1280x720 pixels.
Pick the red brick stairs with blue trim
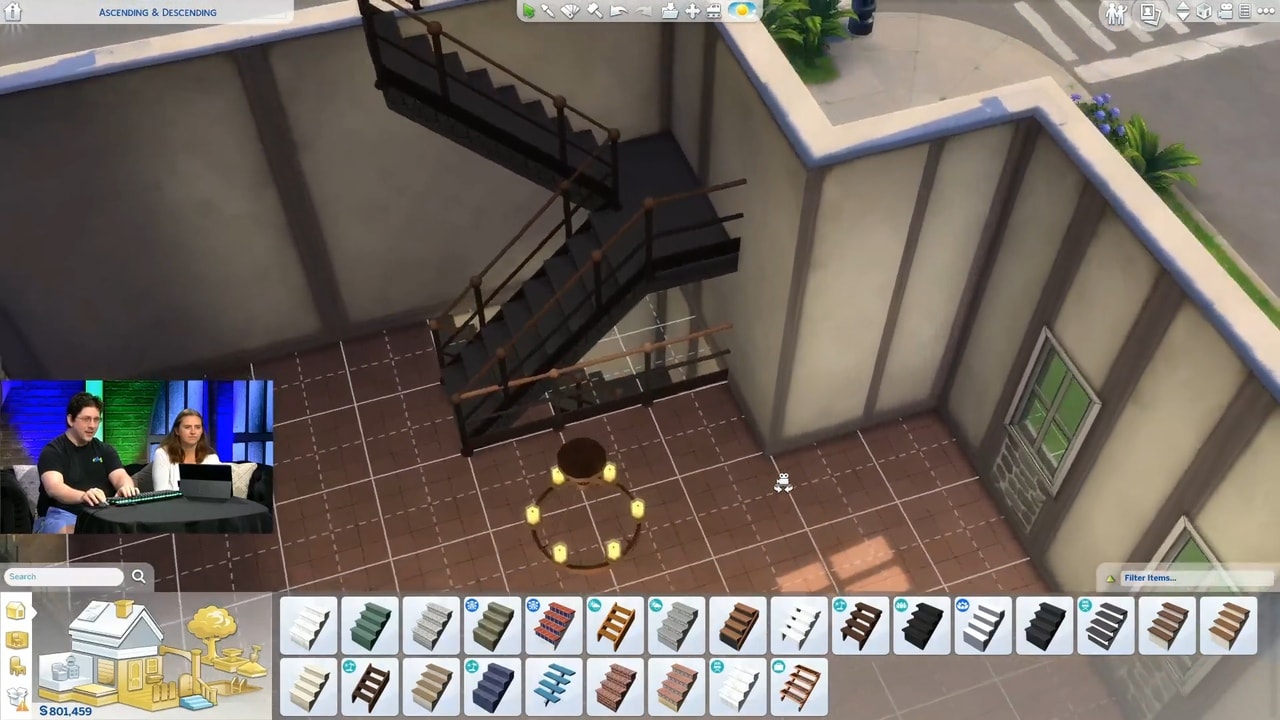554,625
